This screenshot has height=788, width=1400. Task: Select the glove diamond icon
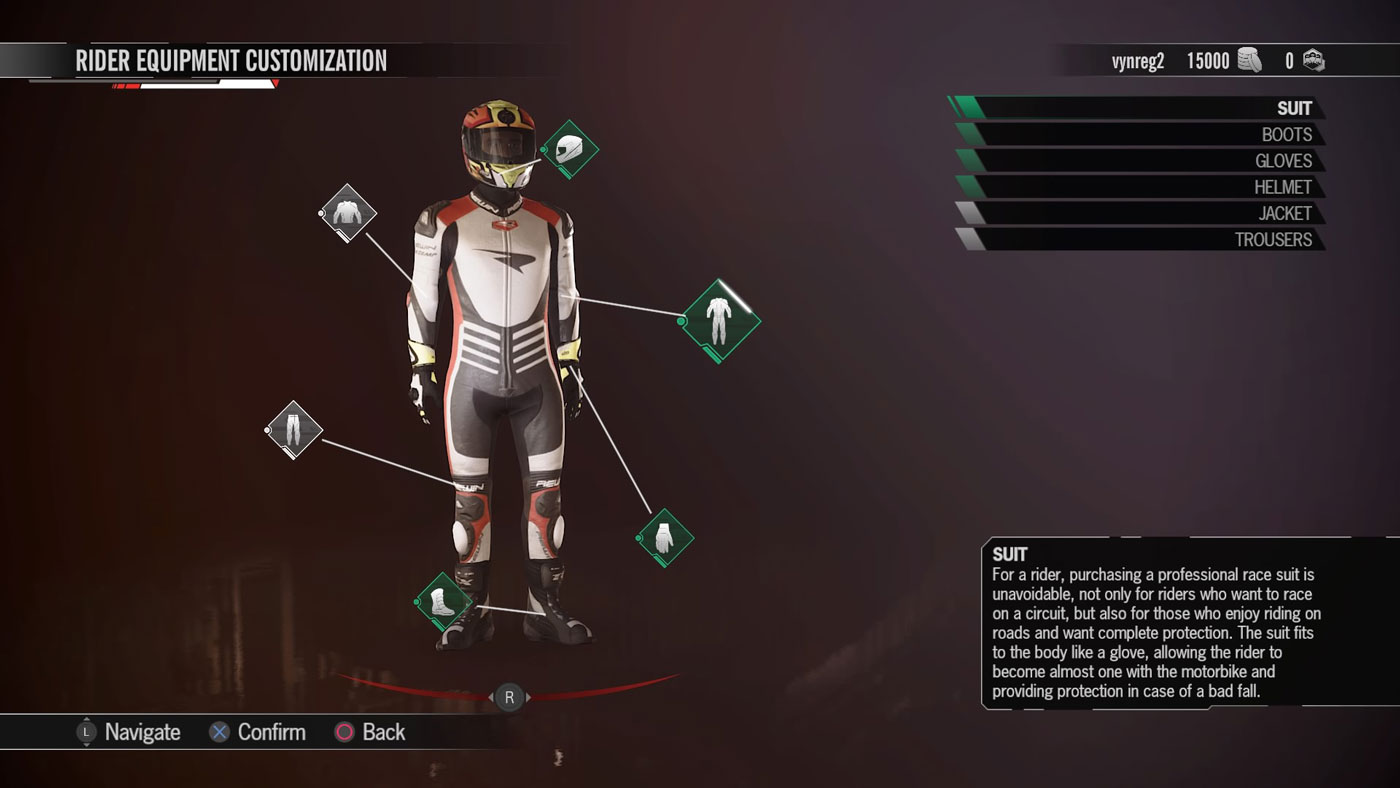point(665,538)
